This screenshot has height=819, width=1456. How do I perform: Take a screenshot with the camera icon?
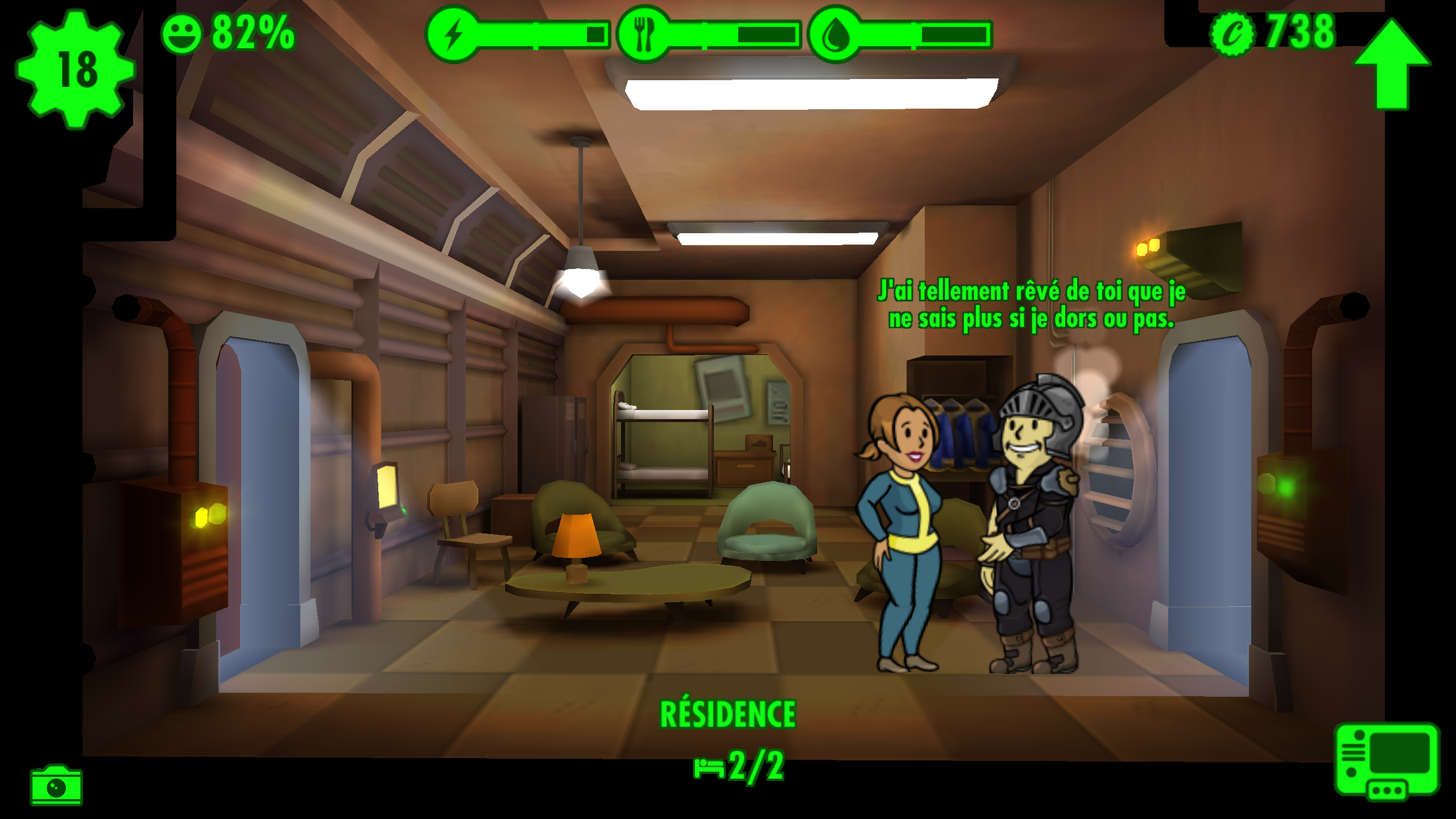56,785
